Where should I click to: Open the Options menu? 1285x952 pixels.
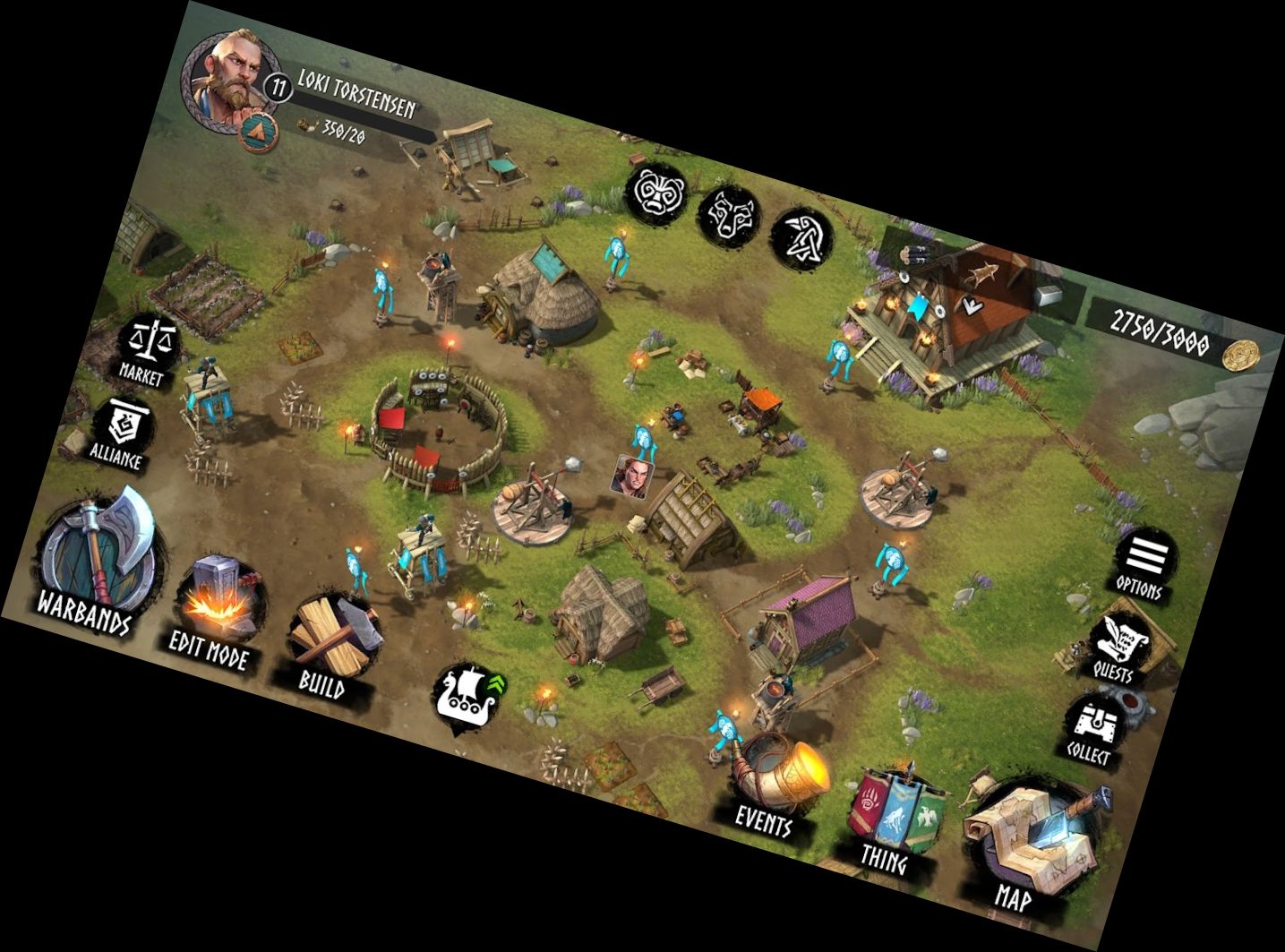[1144, 562]
